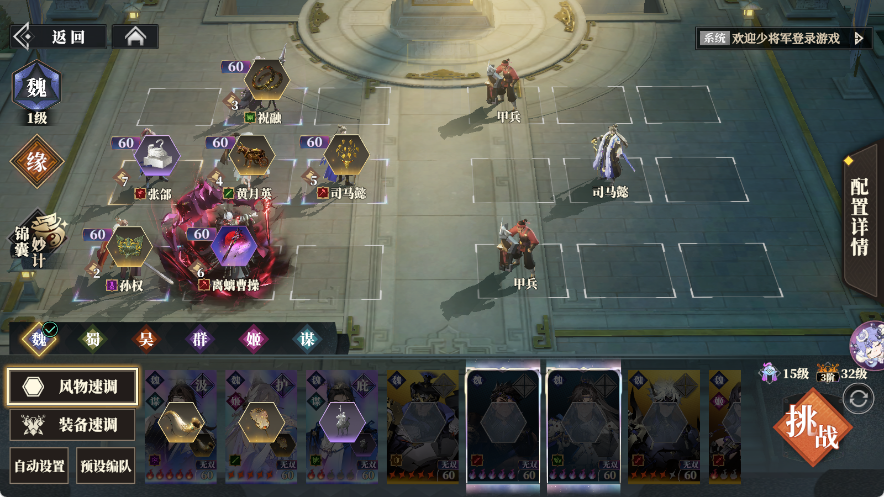Viewport: 884px width, 497px height.
Task: Switch to the 魏 faction tab
Action: coord(40,338)
